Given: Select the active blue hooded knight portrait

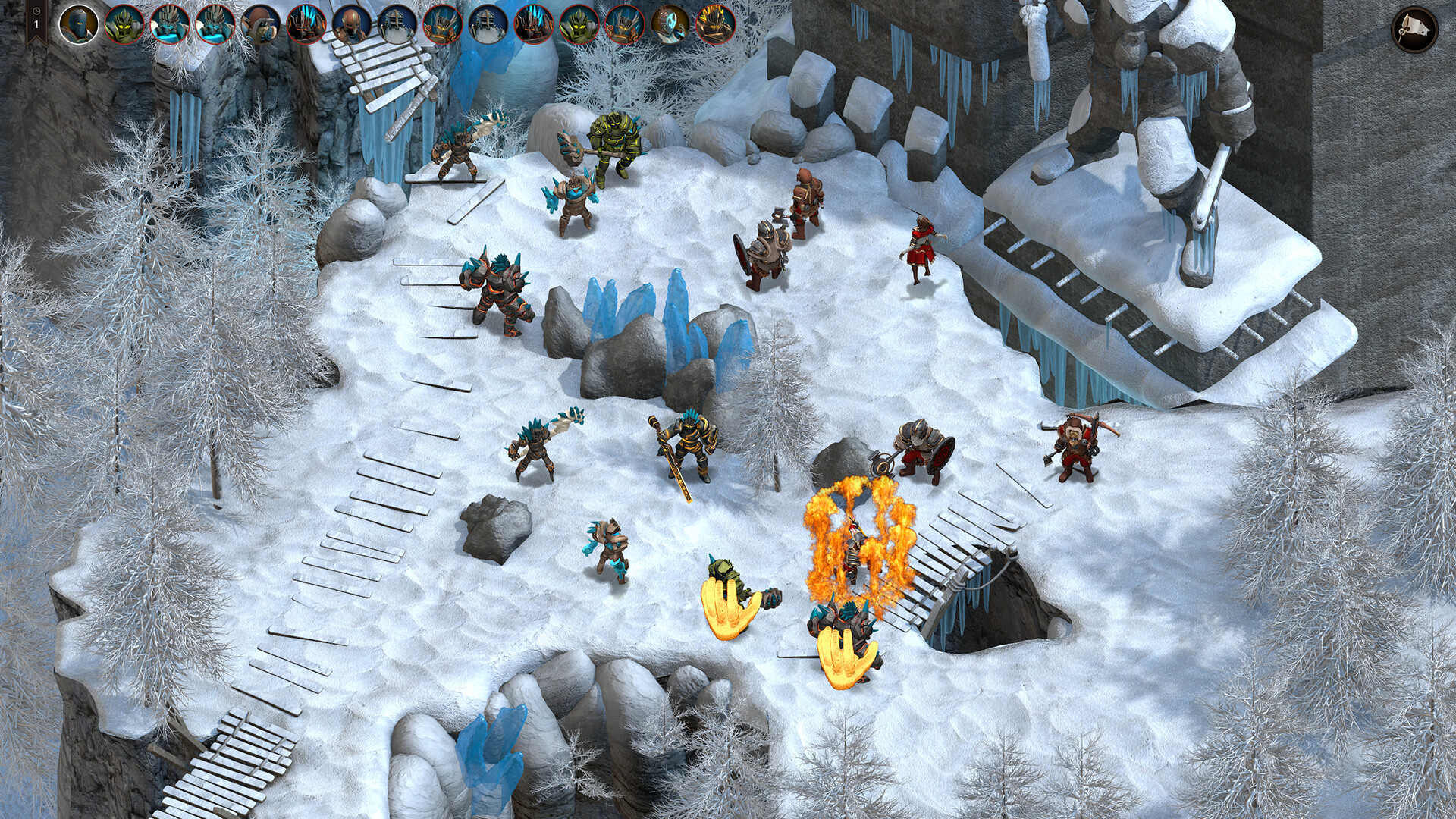Looking at the screenshot, I should [x=79, y=24].
